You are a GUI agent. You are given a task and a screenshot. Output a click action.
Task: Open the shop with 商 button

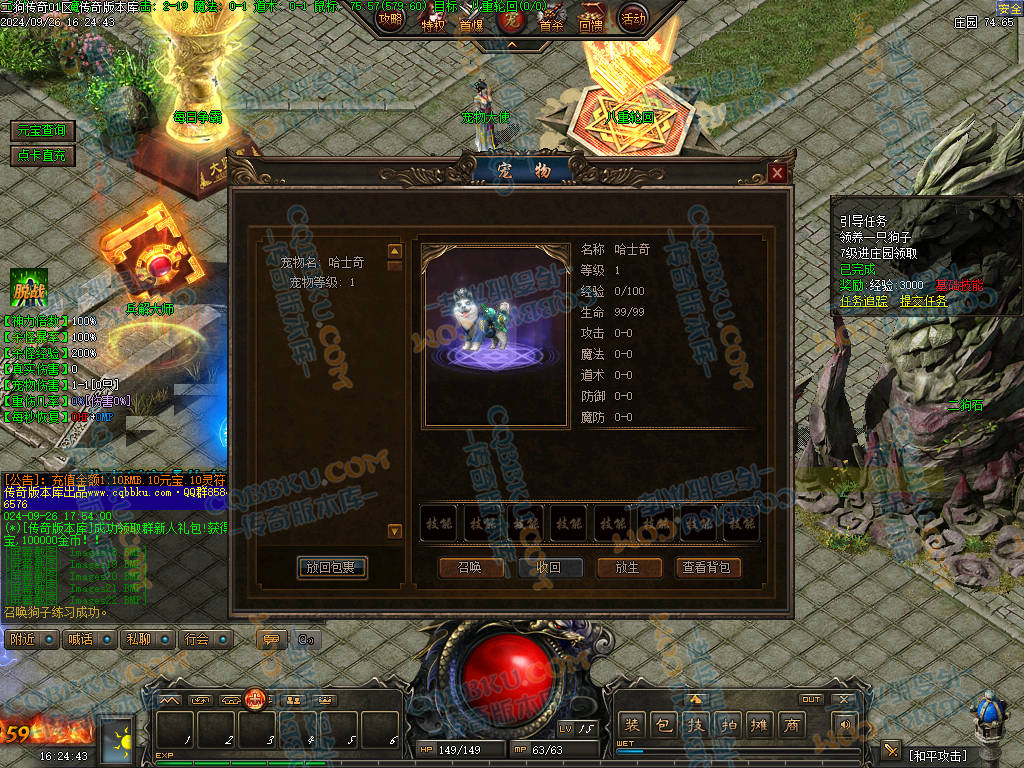click(791, 725)
